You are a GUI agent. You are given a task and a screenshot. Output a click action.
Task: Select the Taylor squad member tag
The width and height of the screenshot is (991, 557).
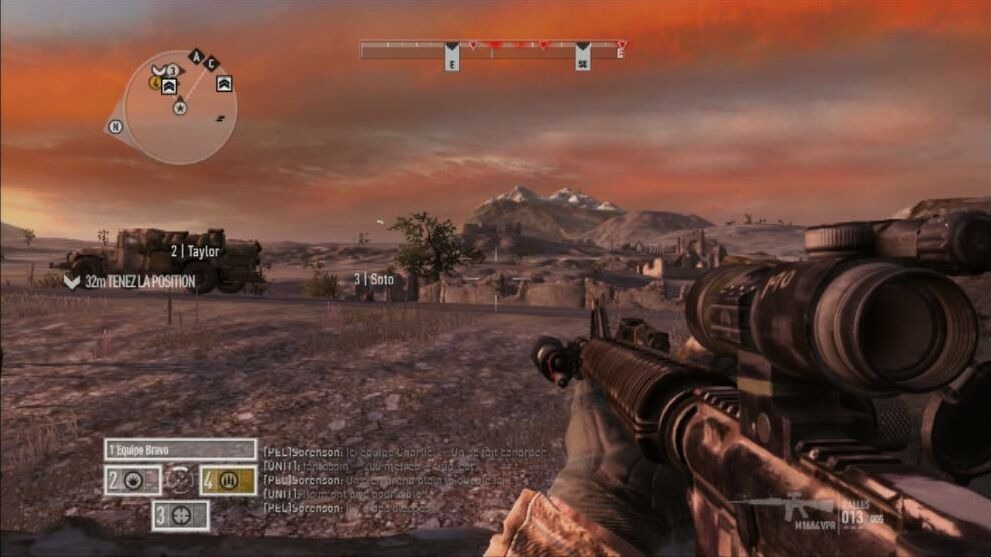(194, 252)
